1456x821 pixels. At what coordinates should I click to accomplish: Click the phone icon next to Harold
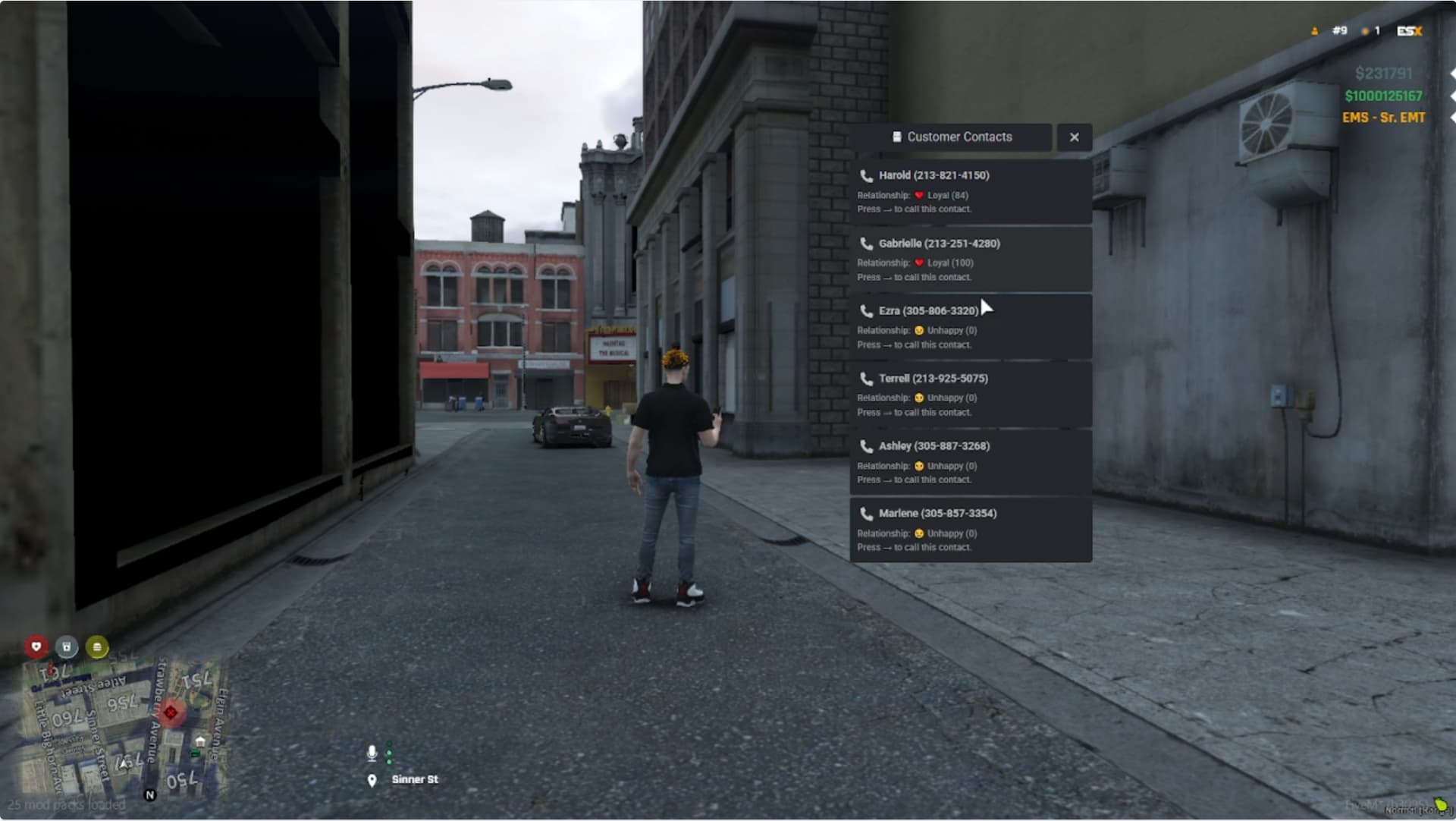pos(866,175)
